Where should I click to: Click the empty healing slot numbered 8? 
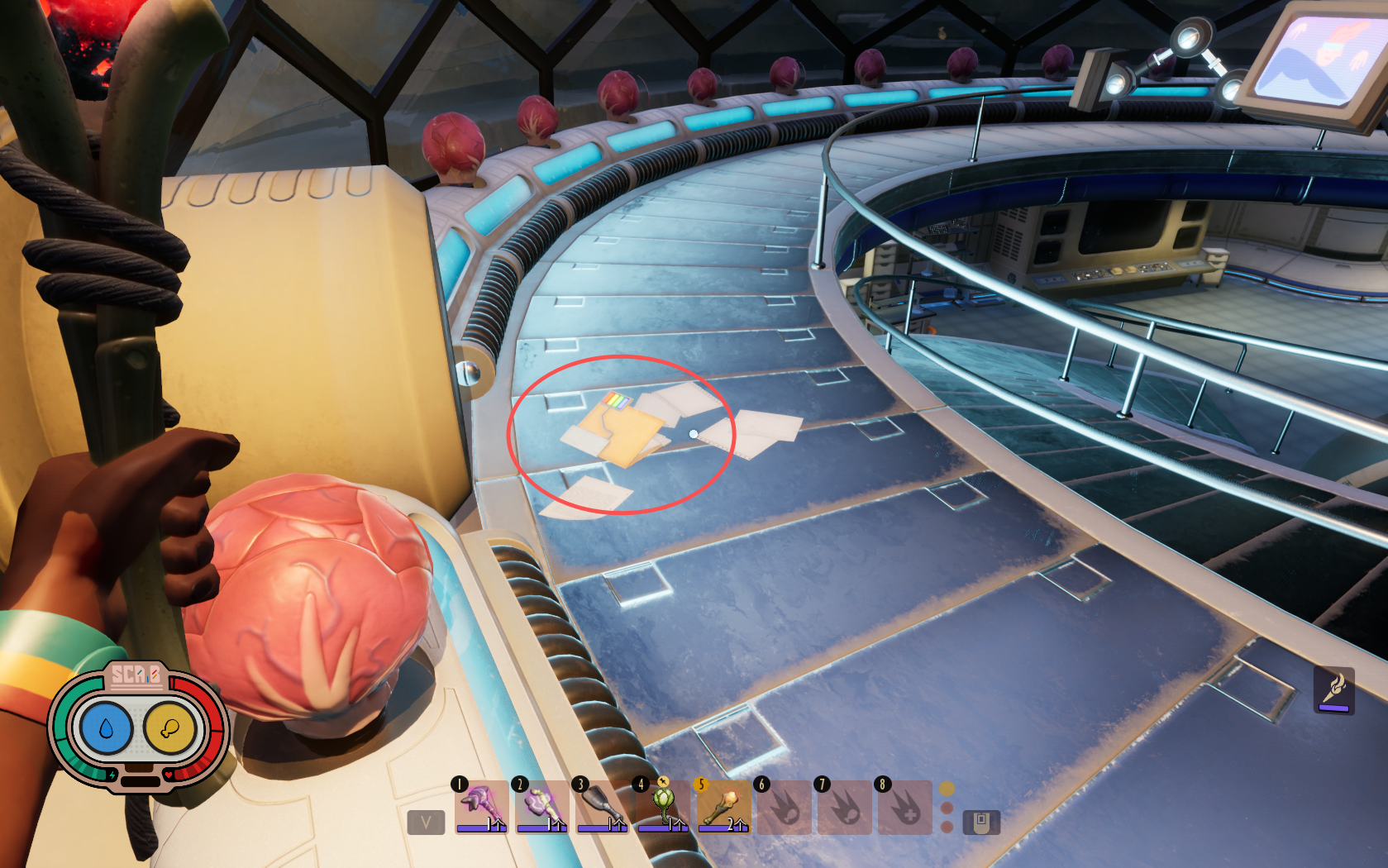pos(905,806)
